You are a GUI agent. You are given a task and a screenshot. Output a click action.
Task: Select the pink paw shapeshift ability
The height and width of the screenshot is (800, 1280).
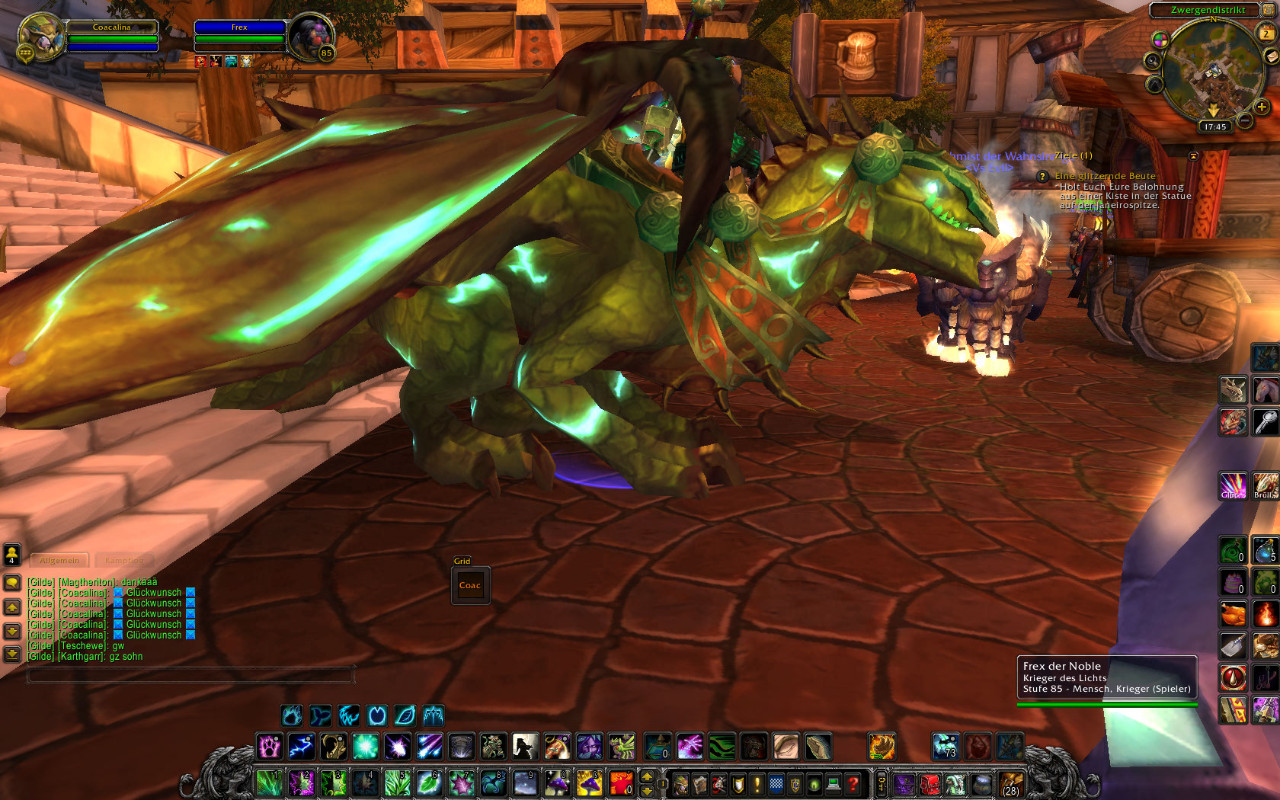tap(269, 746)
